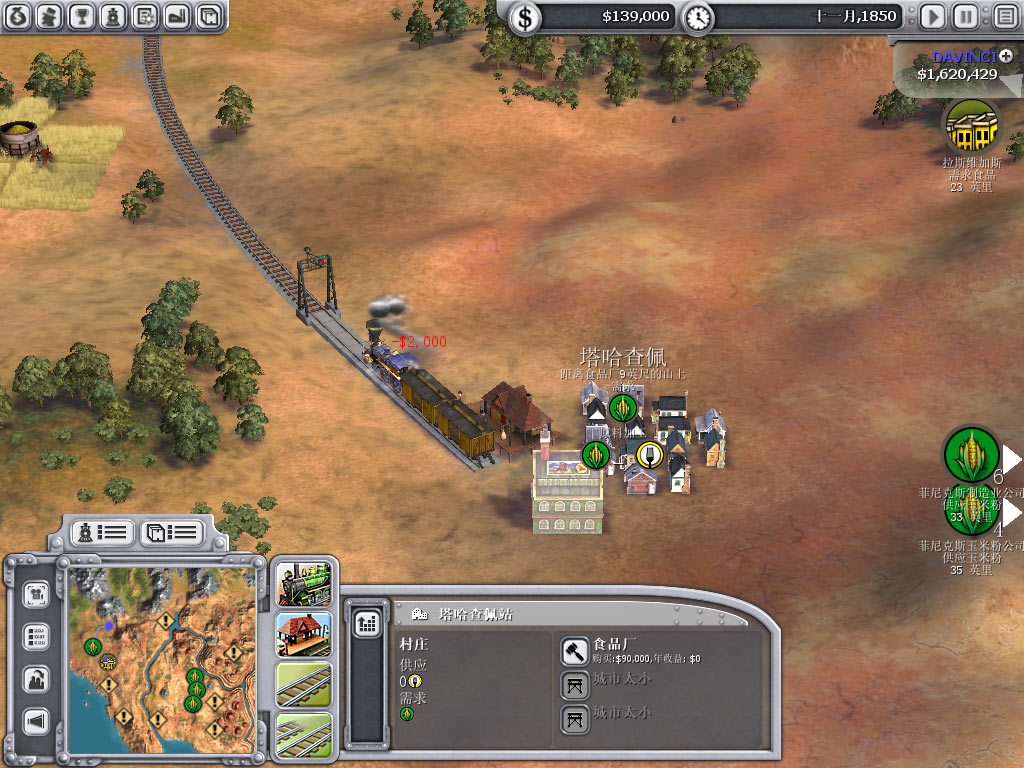Open the main menu list button

pos(1004,16)
